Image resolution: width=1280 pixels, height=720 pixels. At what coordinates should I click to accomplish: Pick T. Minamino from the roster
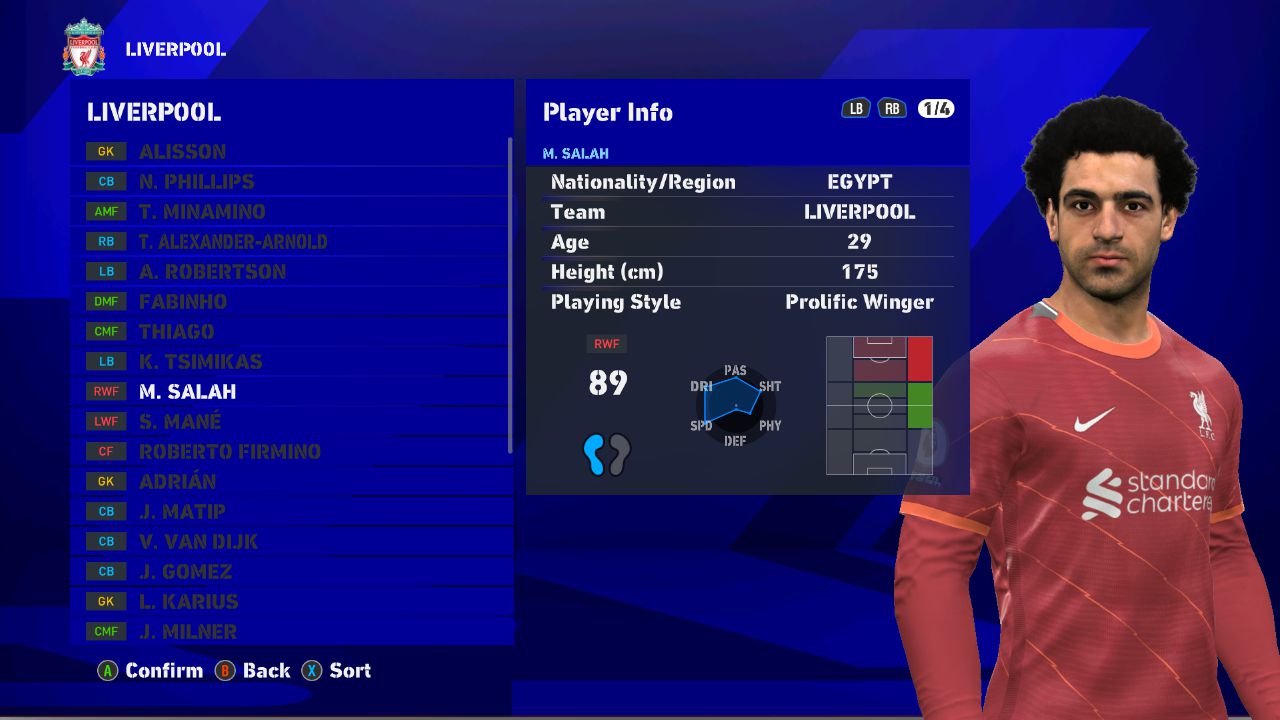(x=202, y=212)
